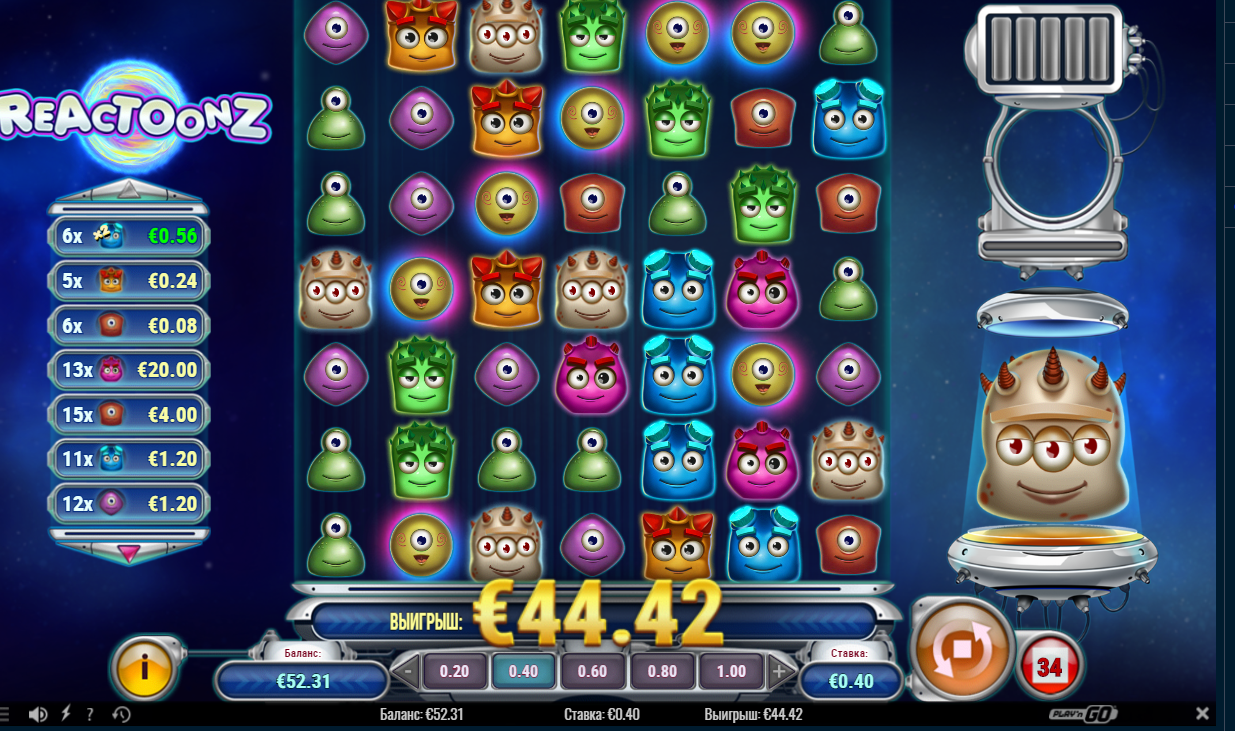
Task: Open the paytable info button
Action: [x=146, y=665]
